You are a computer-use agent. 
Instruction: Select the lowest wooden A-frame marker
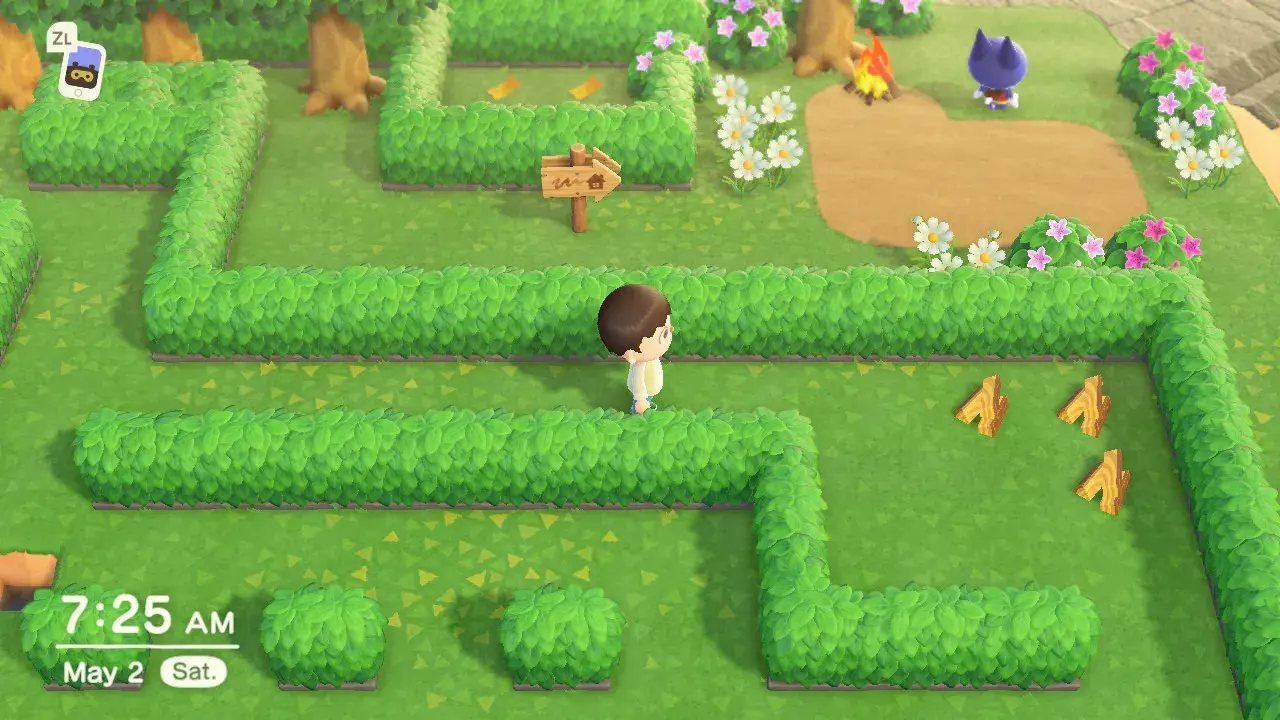pyautogui.click(x=1101, y=477)
